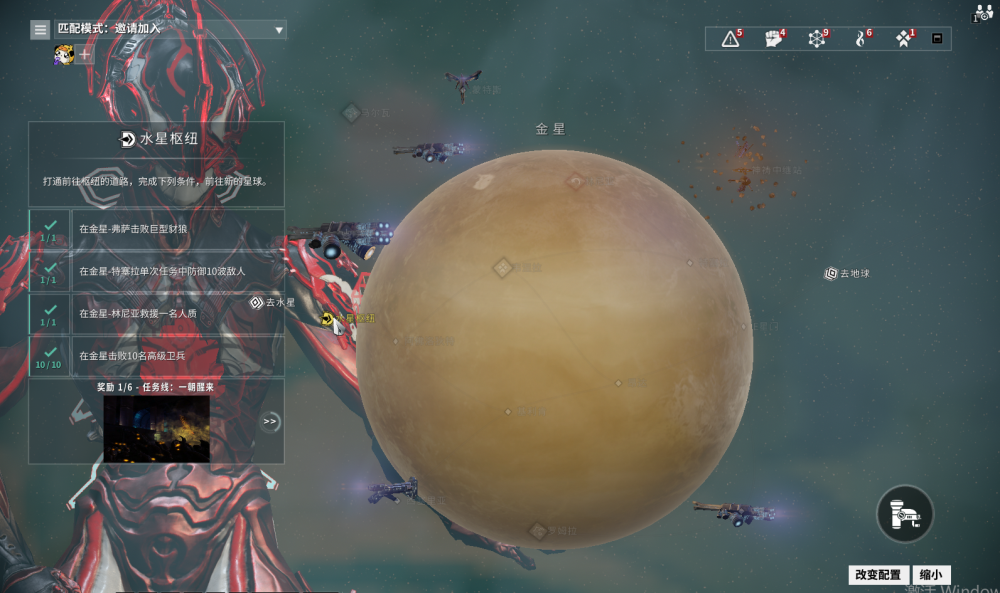Open the hamburger menu beside matchmaking mode
Screen dimensions: 1000x593
[40, 30]
